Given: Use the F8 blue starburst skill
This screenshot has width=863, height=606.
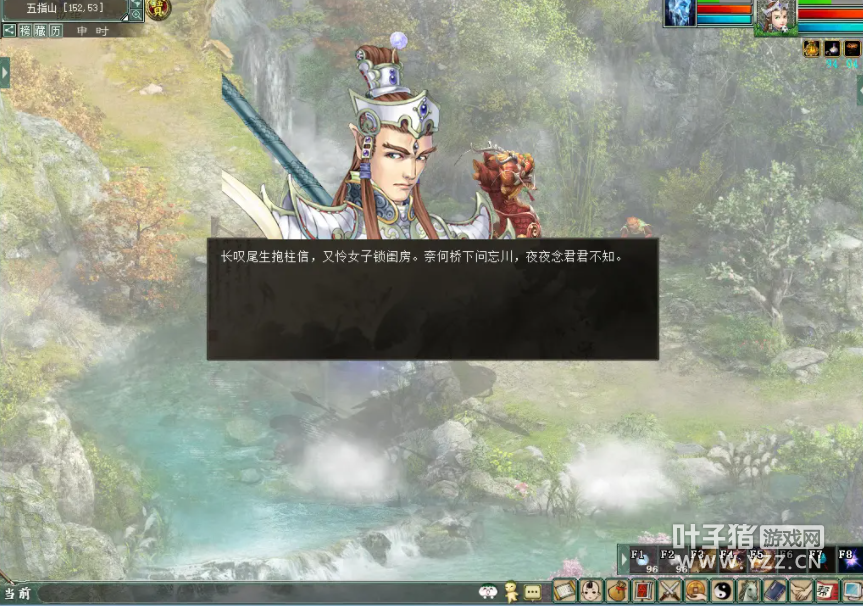Looking at the screenshot, I should pos(848,558).
